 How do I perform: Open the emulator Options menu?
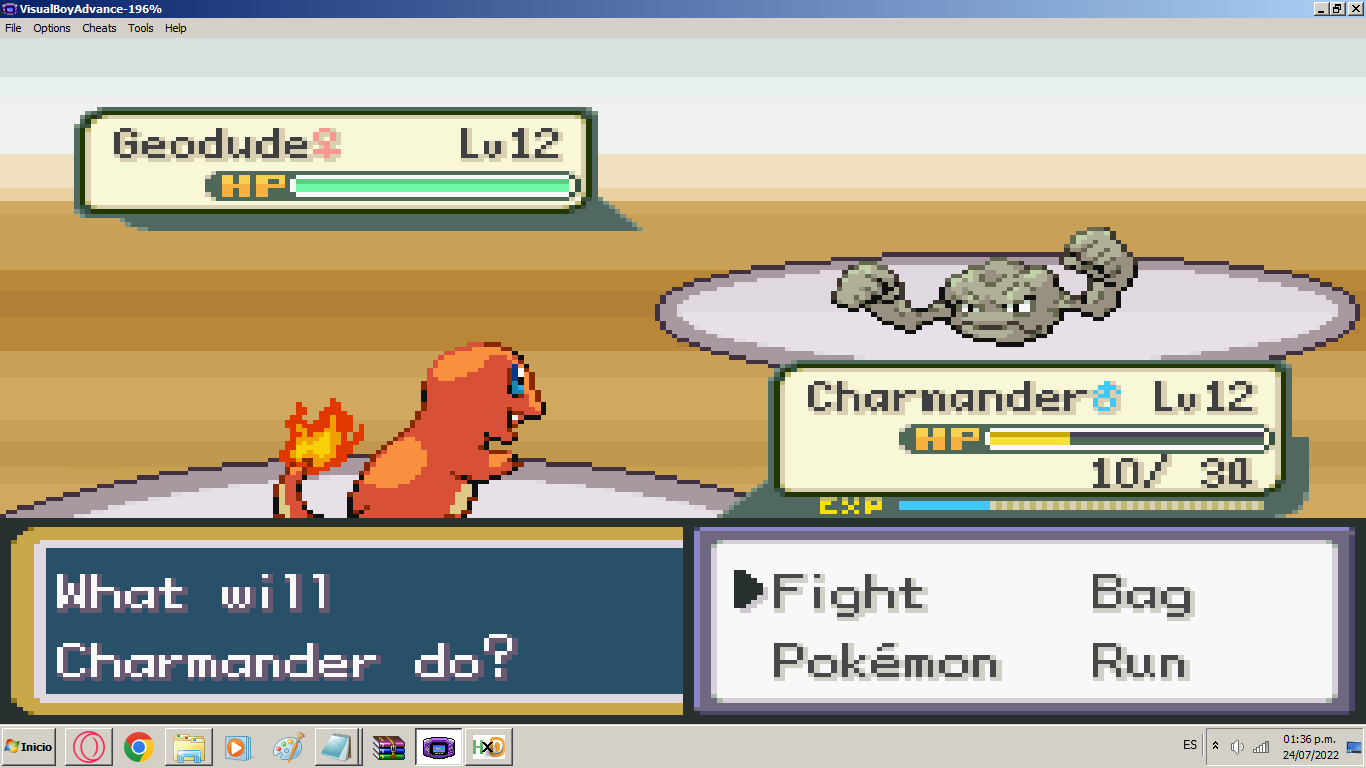tap(52, 28)
